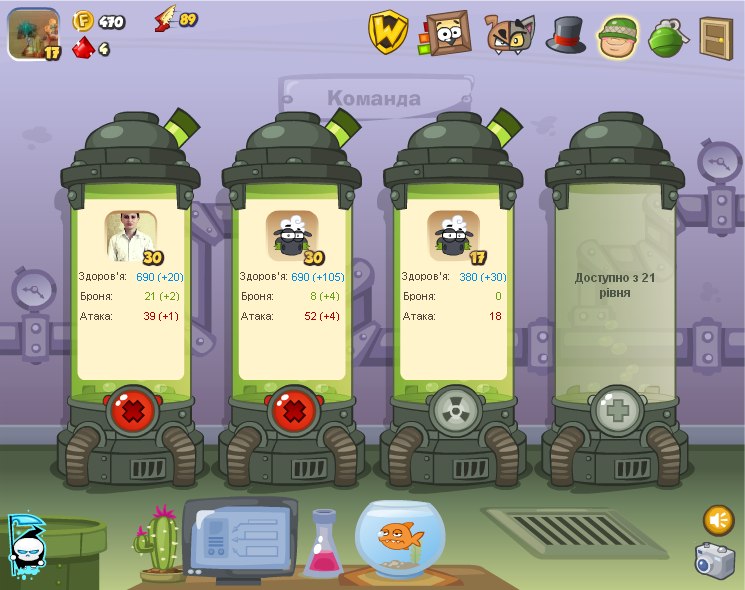Select the angry owl face icon
The width and height of the screenshot is (745, 590).
(x=509, y=34)
